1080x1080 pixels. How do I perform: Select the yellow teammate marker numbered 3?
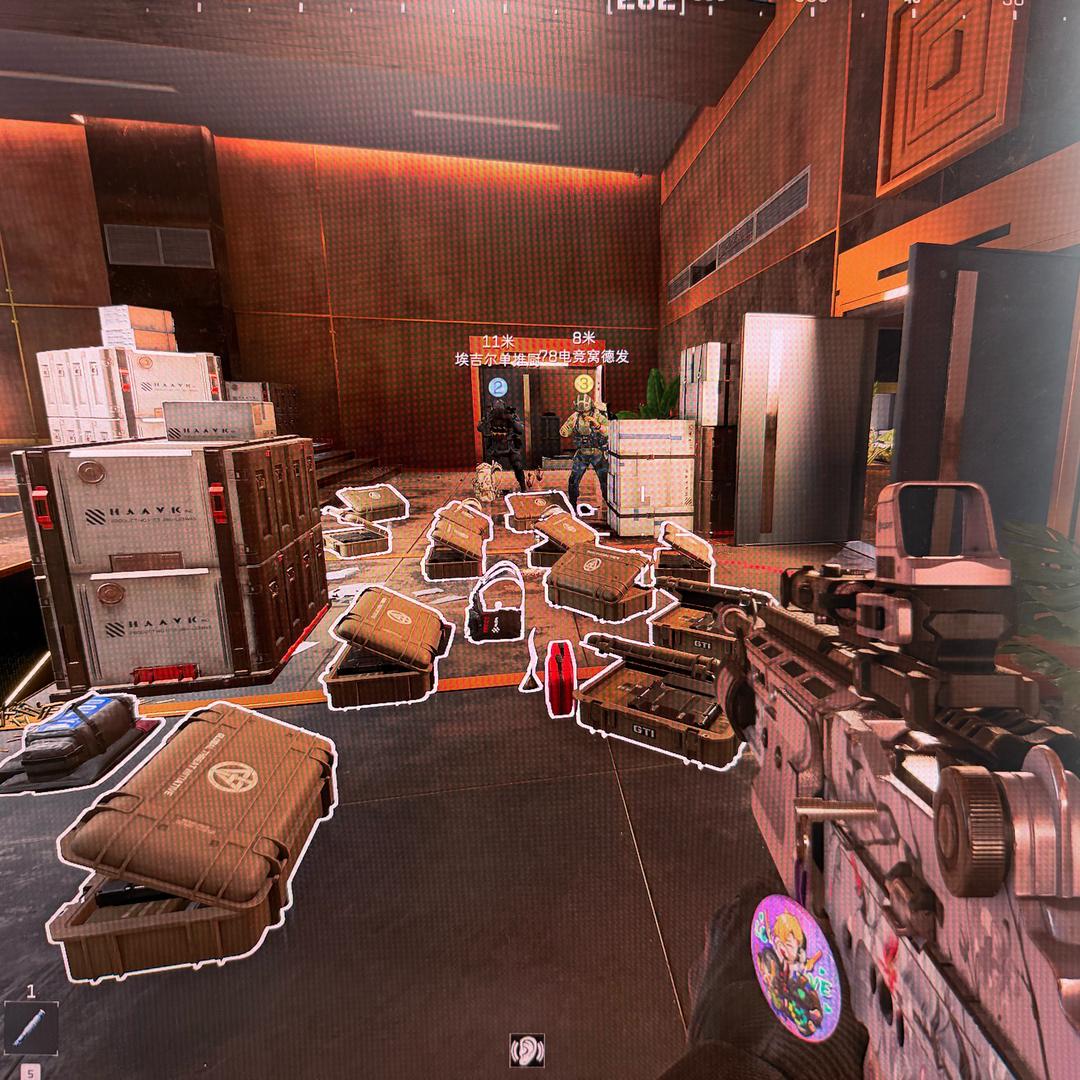583,382
